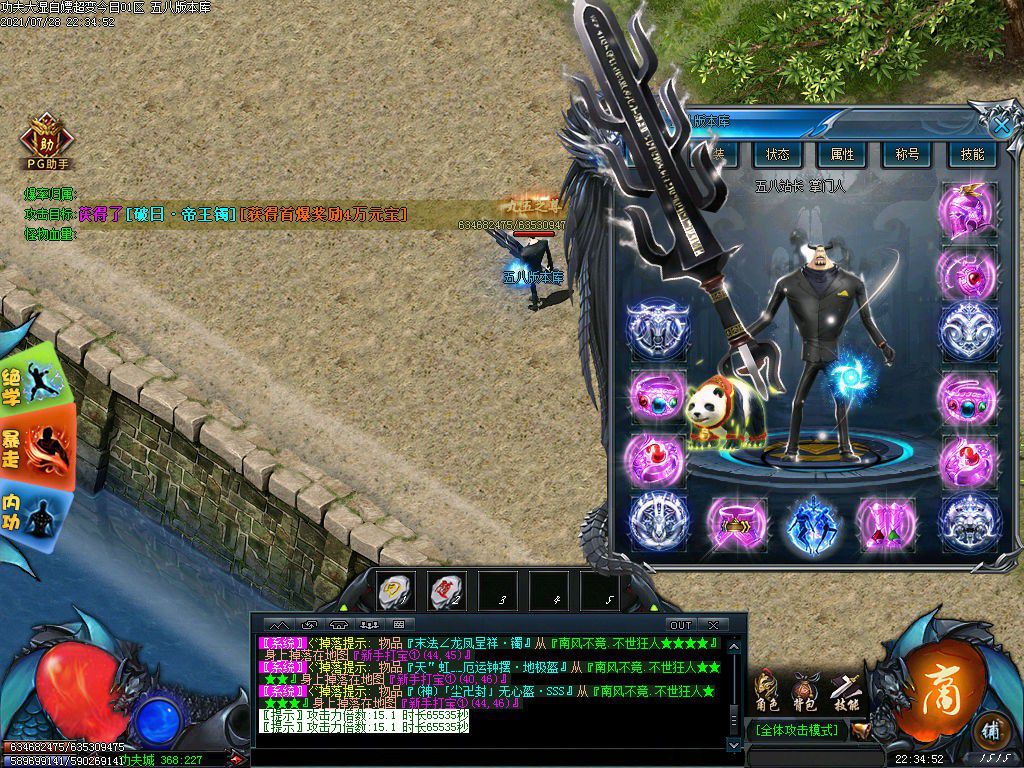Close the character equipment panel
Screen dimensions: 1024x768
1000,125
